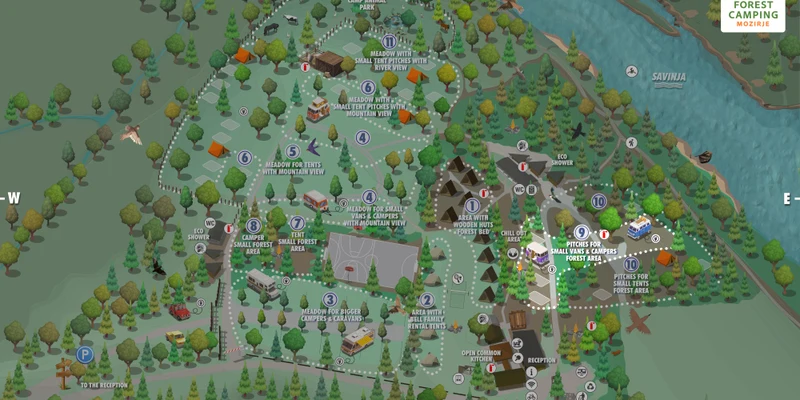Choose marker 8 camper small forest area
This screenshot has width=800, height=400.
pyautogui.click(x=253, y=226)
